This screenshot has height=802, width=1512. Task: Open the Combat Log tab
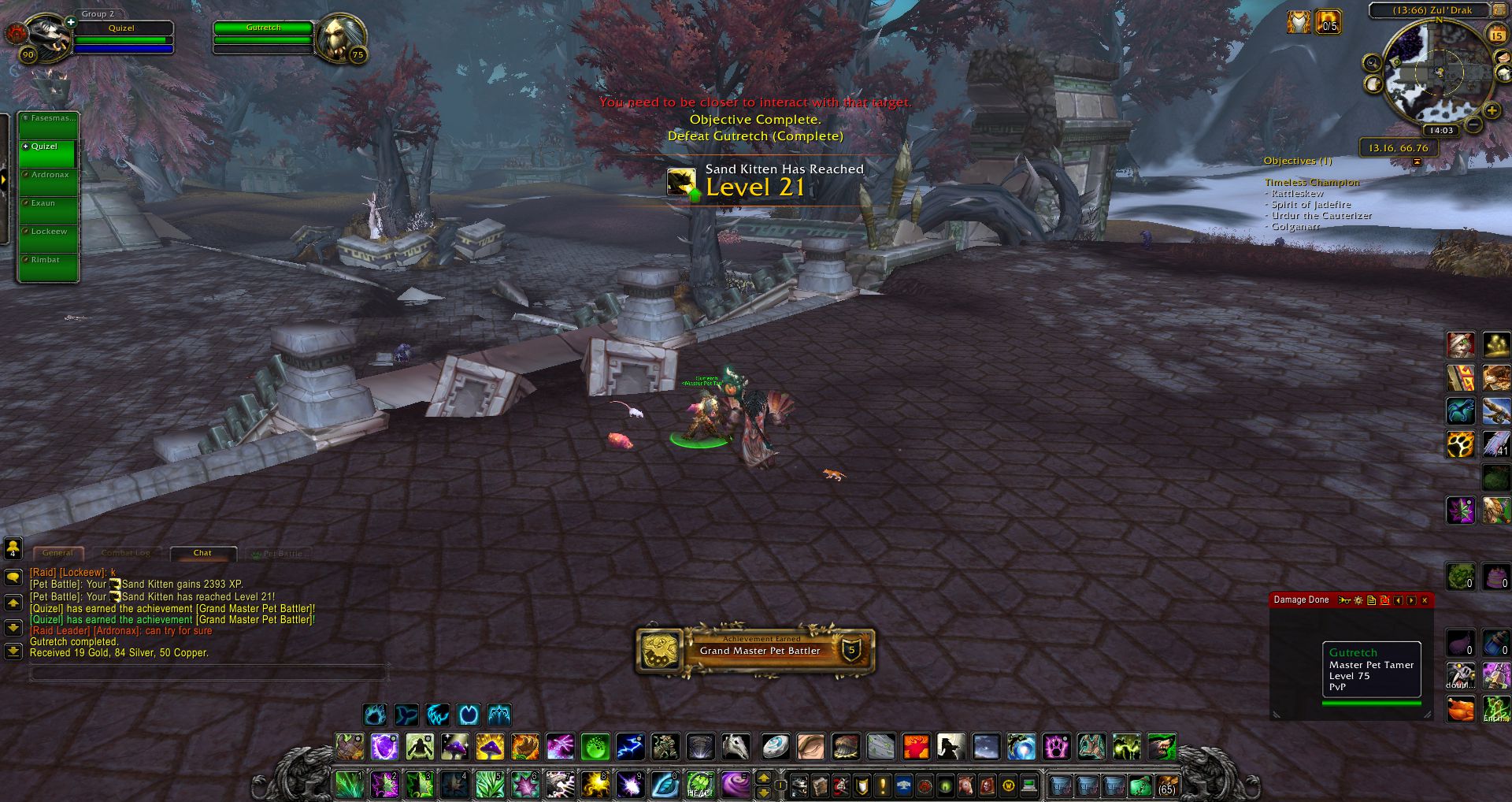click(x=125, y=553)
